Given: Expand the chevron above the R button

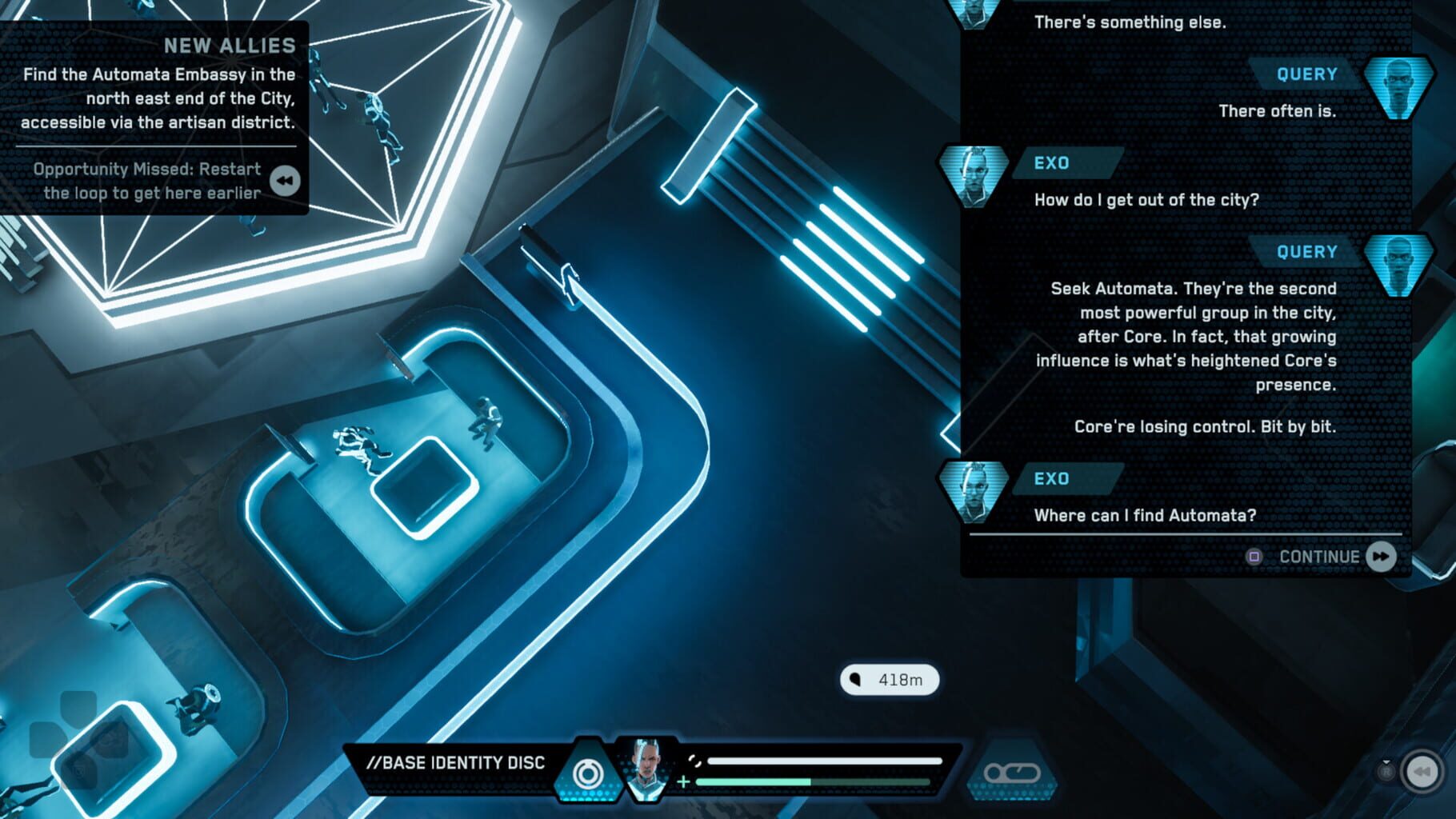Looking at the screenshot, I should click(x=1386, y=761).
